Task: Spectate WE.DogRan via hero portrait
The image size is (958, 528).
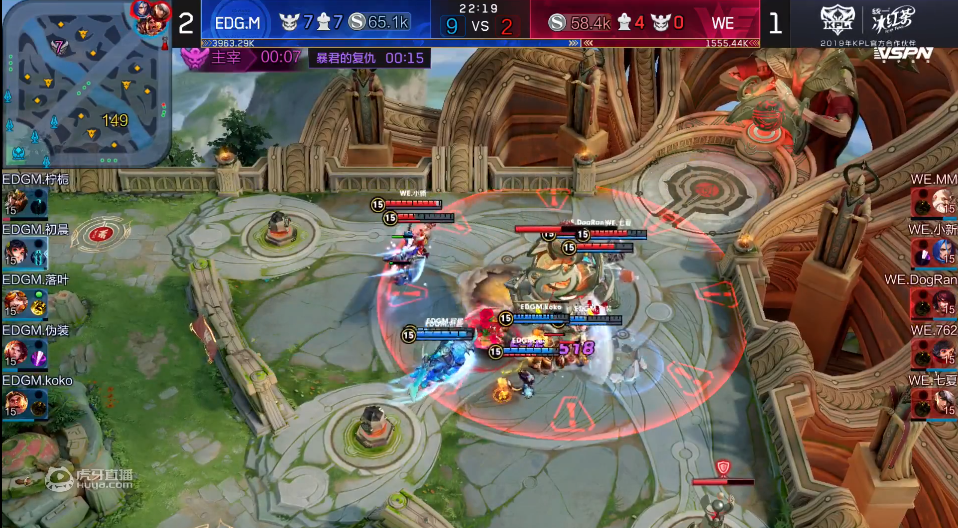Action: tap(941, 303)
